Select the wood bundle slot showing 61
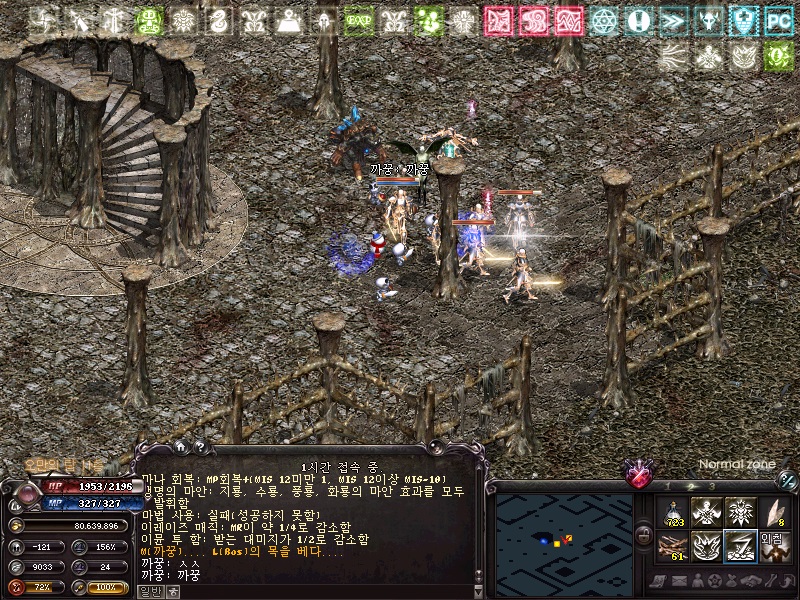This screenshot has width=800, height=600. pos(673,546)
